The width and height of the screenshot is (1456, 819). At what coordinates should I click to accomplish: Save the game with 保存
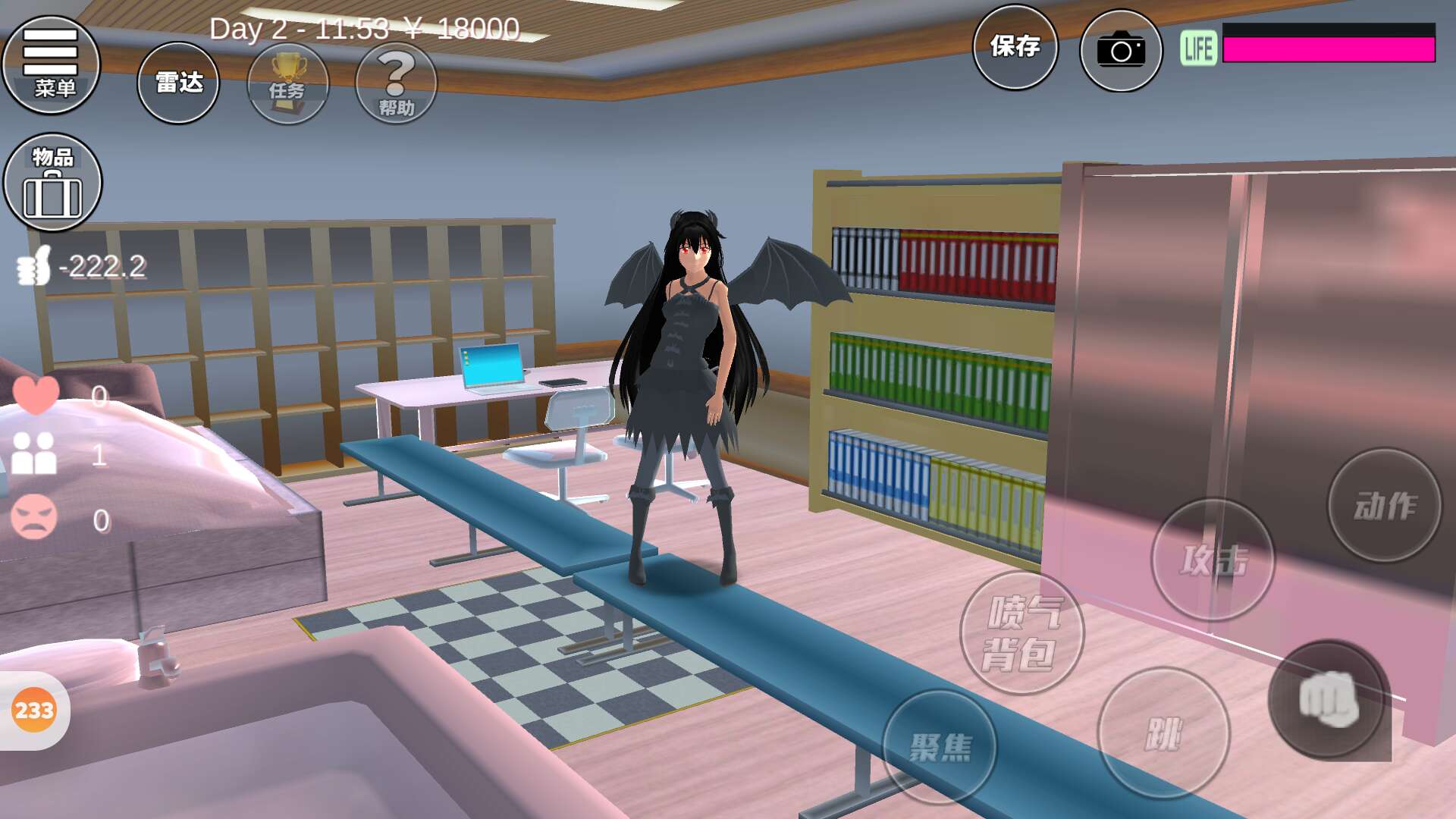1015,47
